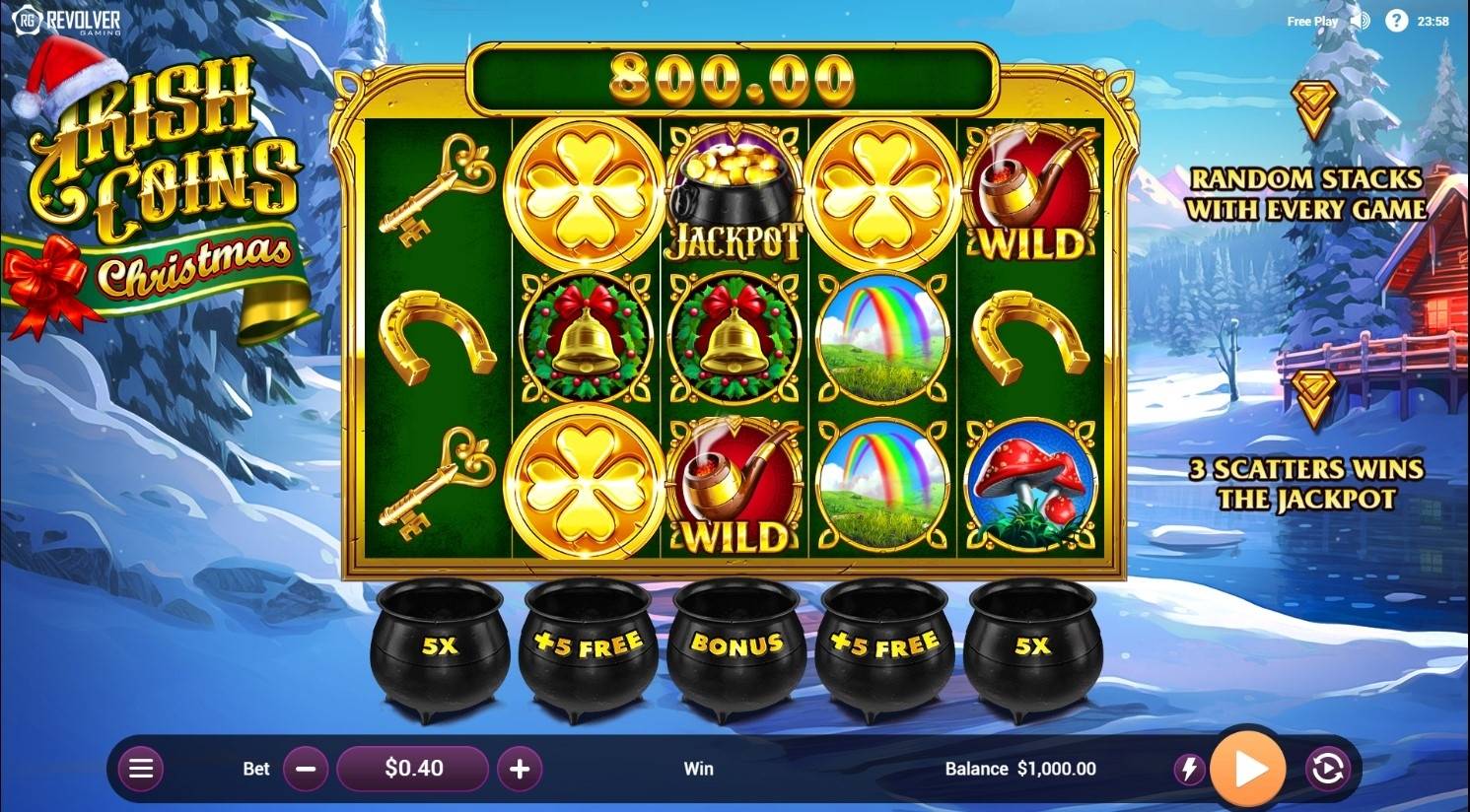
Task: Open the hamburger menu
Action: pos(141,769)
